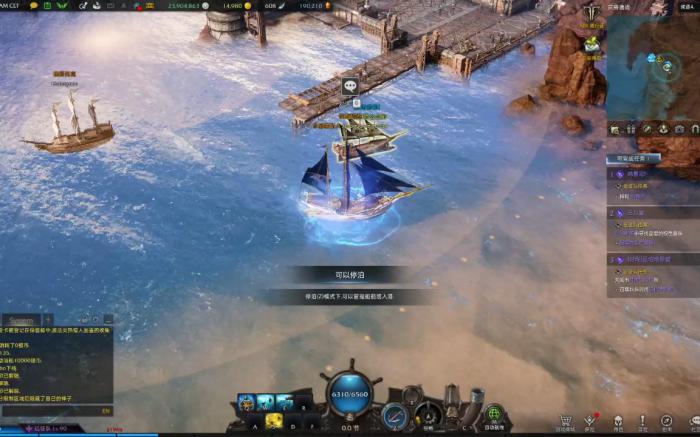
Task: Activate the green globe auto-sail button
Action: click(x=493, y=414)
